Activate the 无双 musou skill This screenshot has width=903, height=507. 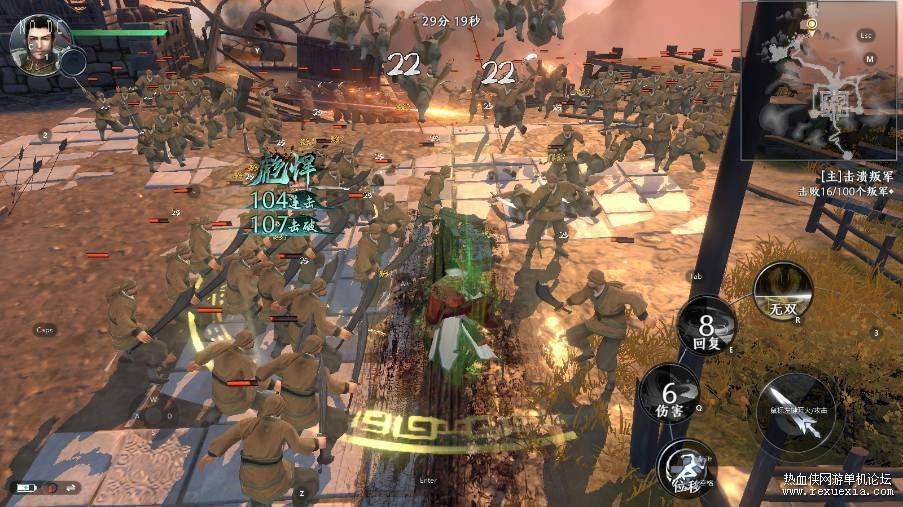783,290
